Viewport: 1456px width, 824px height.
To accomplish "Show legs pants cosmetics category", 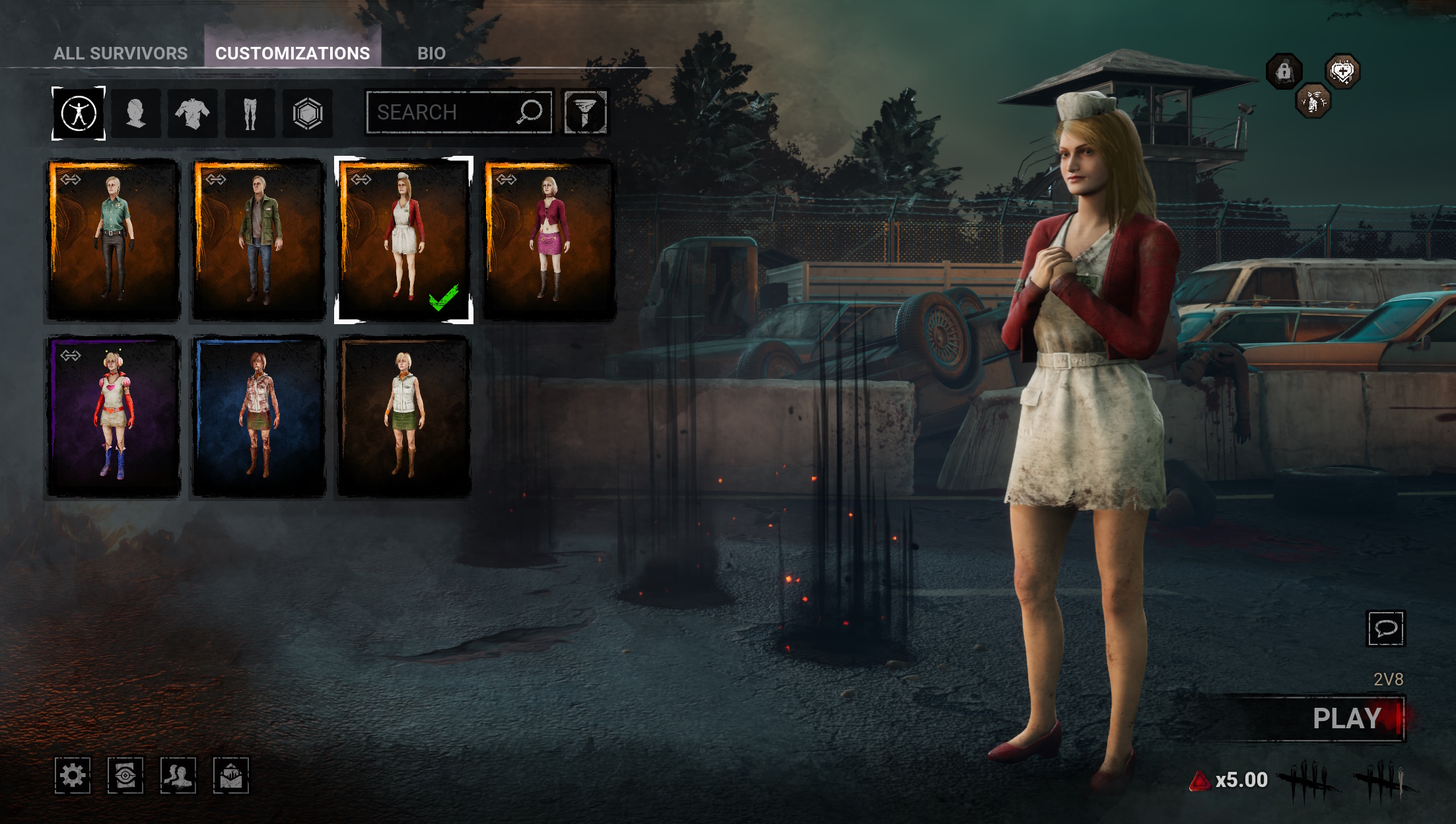I will [250, 114].
